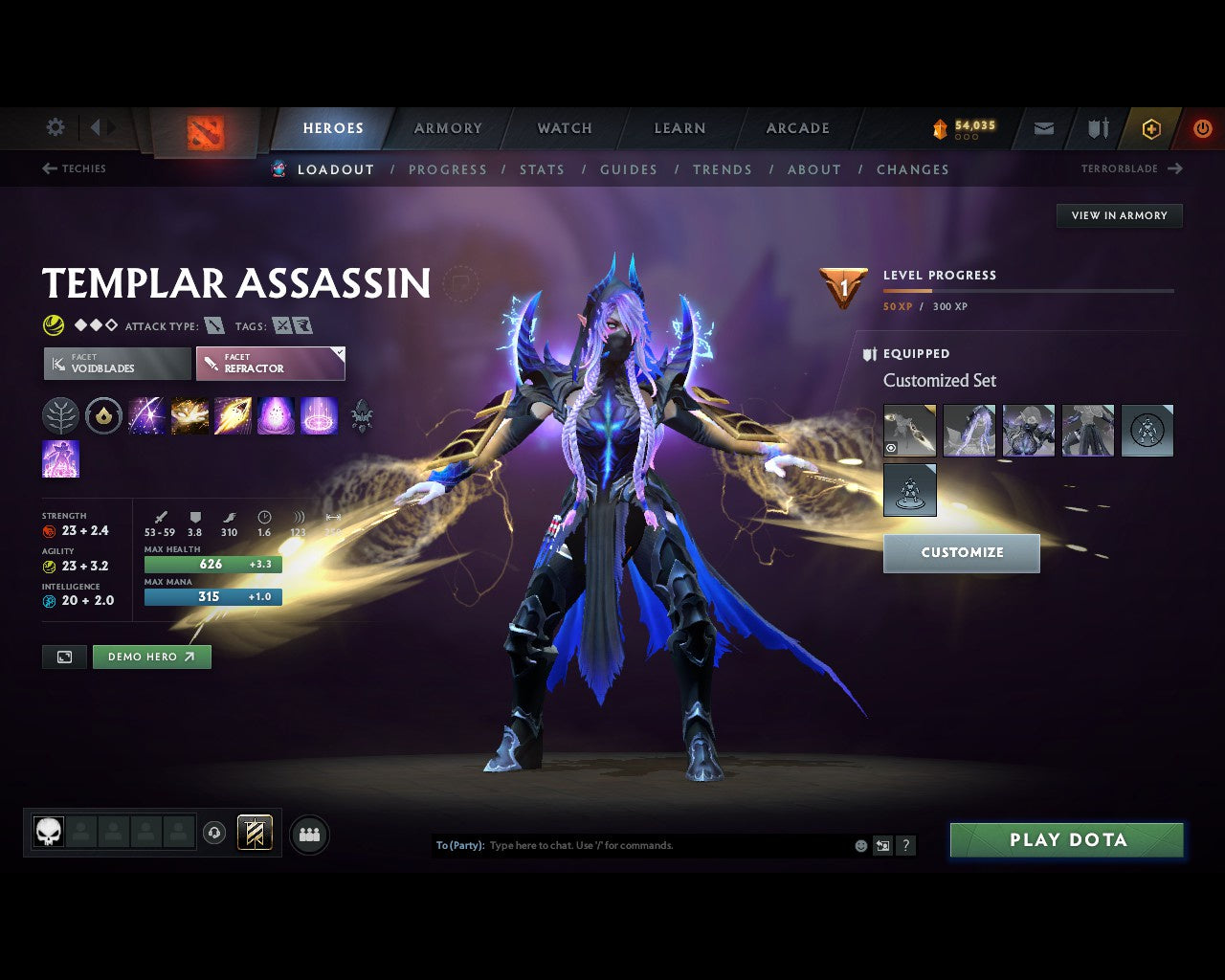
Task: Switch to the Stats tab
Action: [x=542, y=169]
